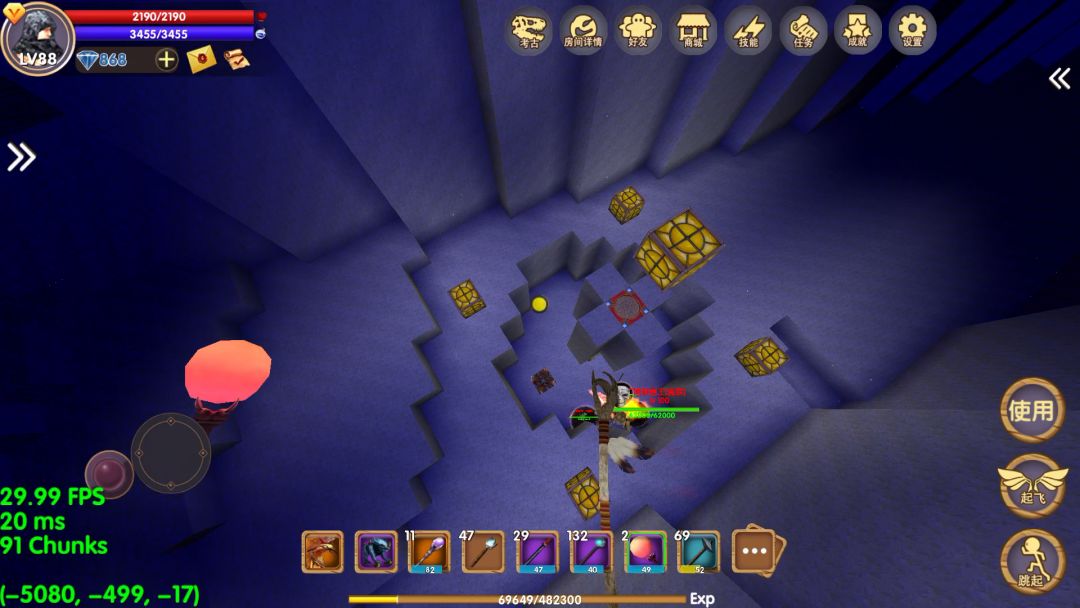
Task: Select the pink orb hotbar slot
Action: [x=645, y=552]
